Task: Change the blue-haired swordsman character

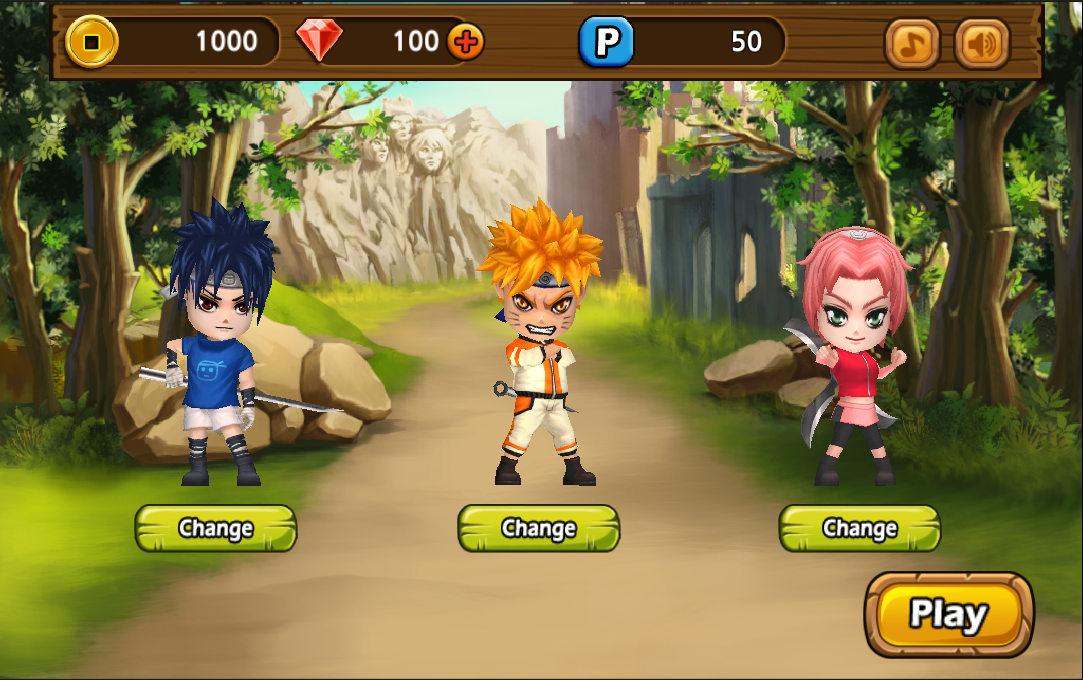Action: tap(216, 528)
